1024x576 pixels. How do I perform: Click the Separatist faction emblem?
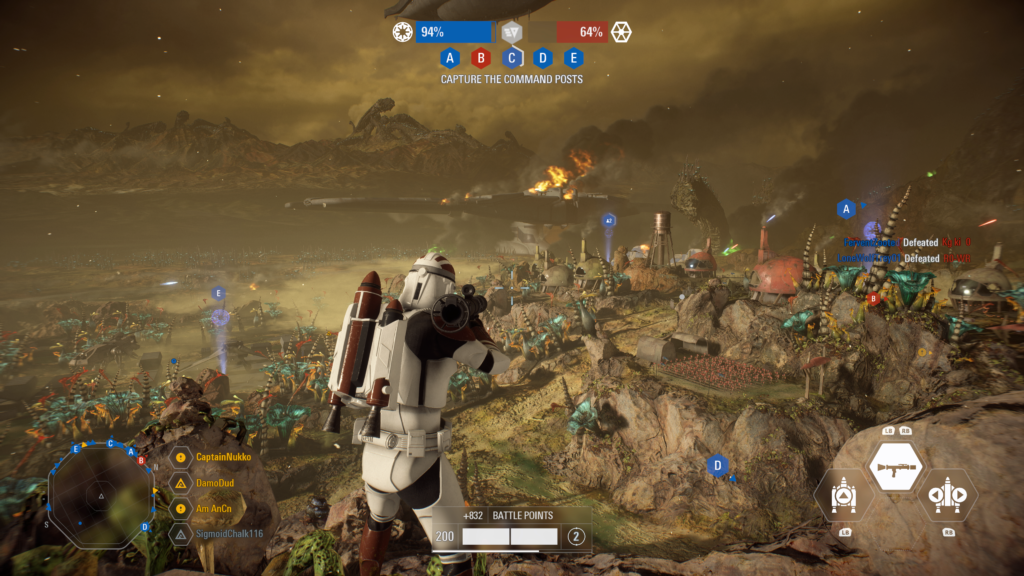click(x=621, y=32)
